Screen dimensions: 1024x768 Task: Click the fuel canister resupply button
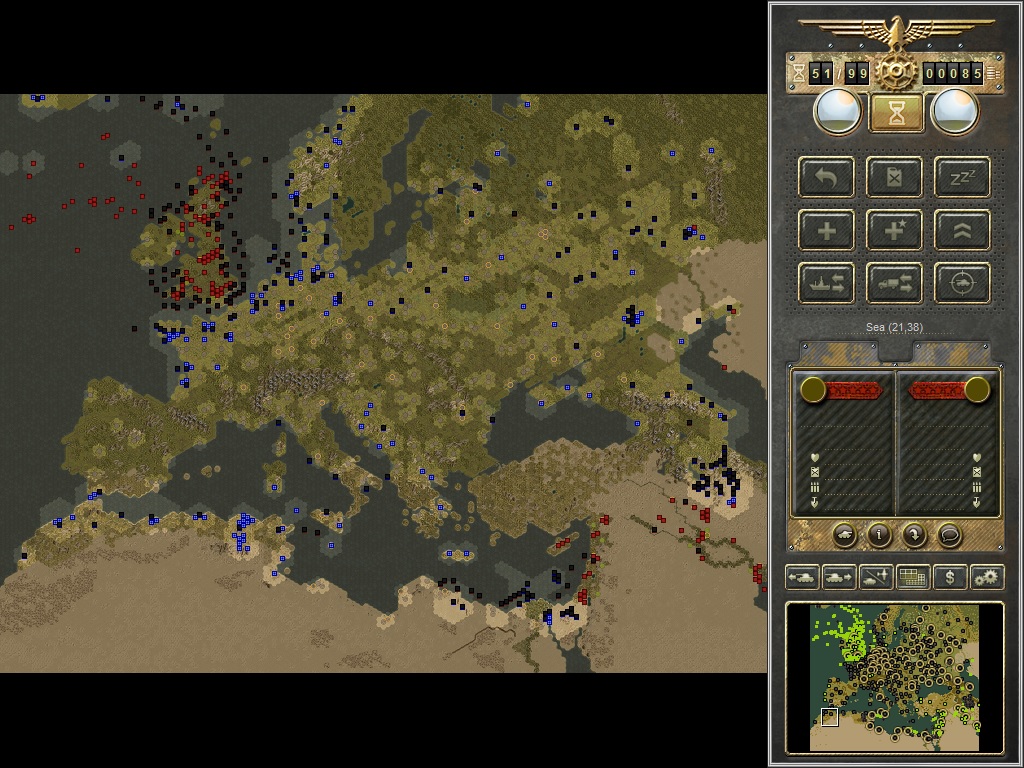(x=895, y=178)
